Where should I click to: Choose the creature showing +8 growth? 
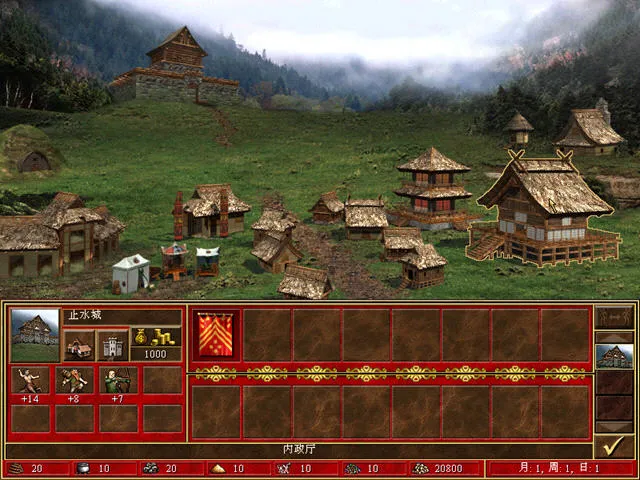(78, 379)
